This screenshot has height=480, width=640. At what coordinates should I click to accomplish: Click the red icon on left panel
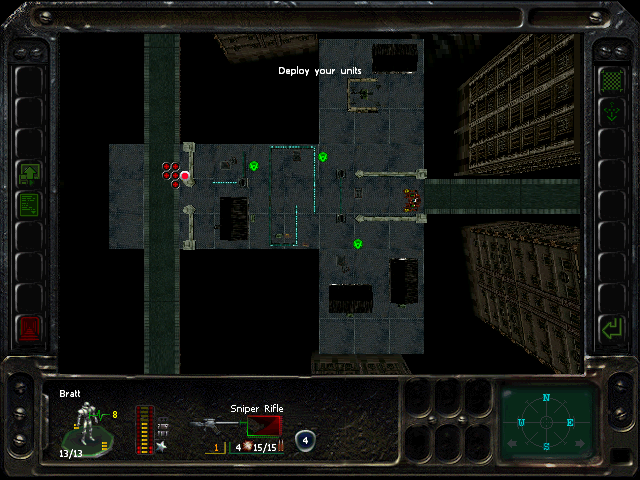(x=29, y=327)
